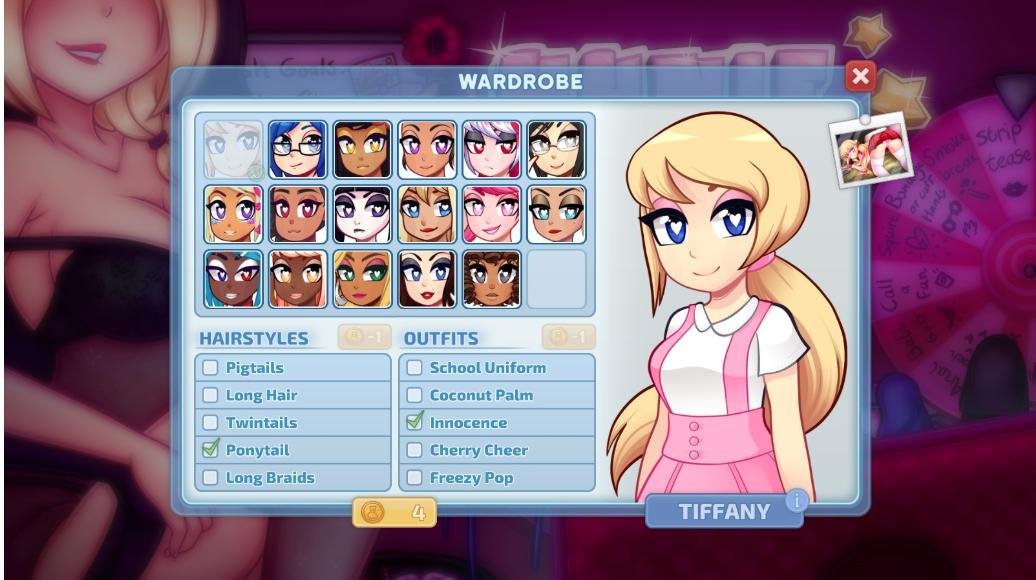Choose the Long Hair hairstyle
Viewport: 1036px width, 580px height.
coord(211,395)
